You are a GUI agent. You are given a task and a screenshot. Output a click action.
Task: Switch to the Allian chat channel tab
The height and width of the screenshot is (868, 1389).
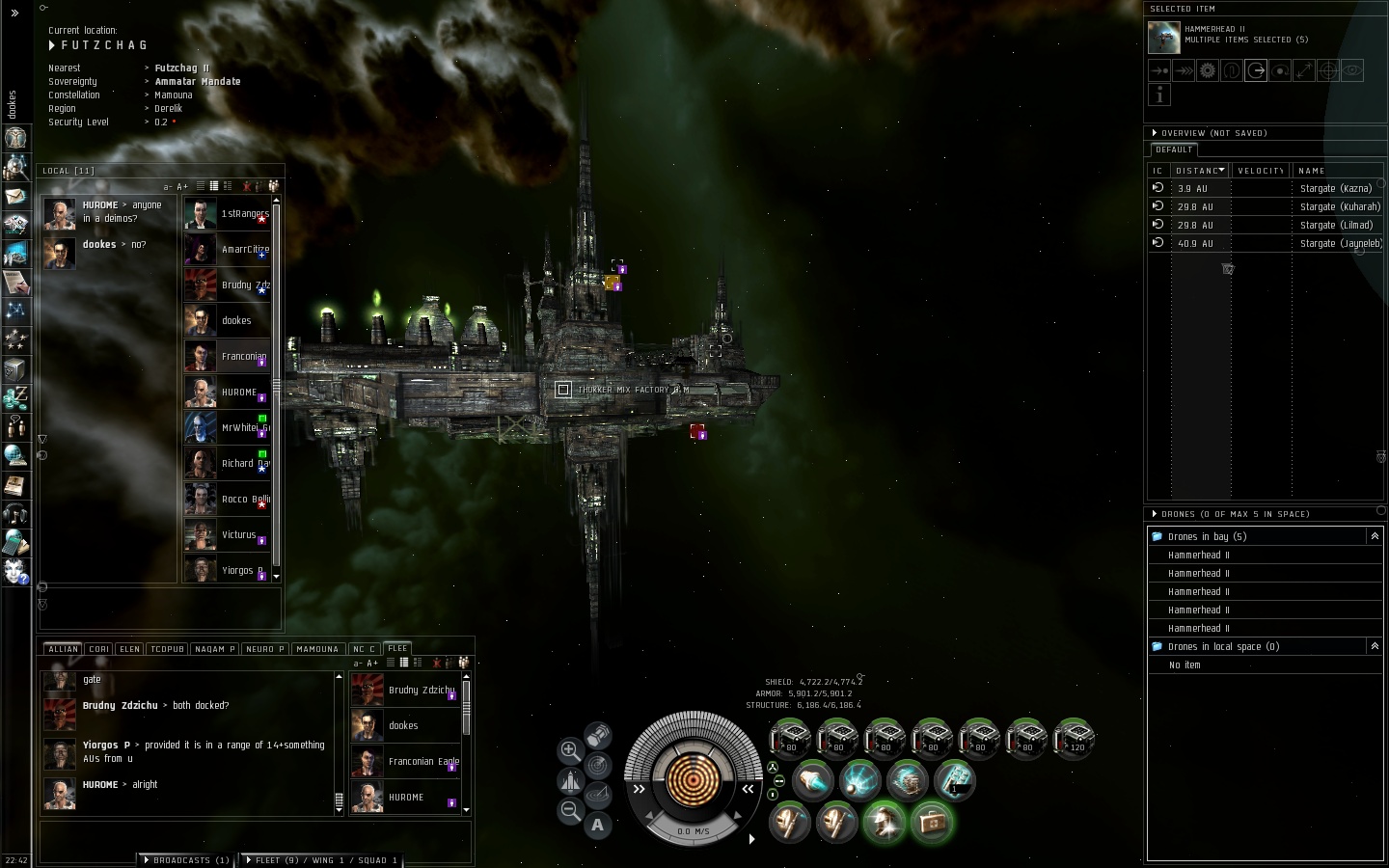click(64, 649)
